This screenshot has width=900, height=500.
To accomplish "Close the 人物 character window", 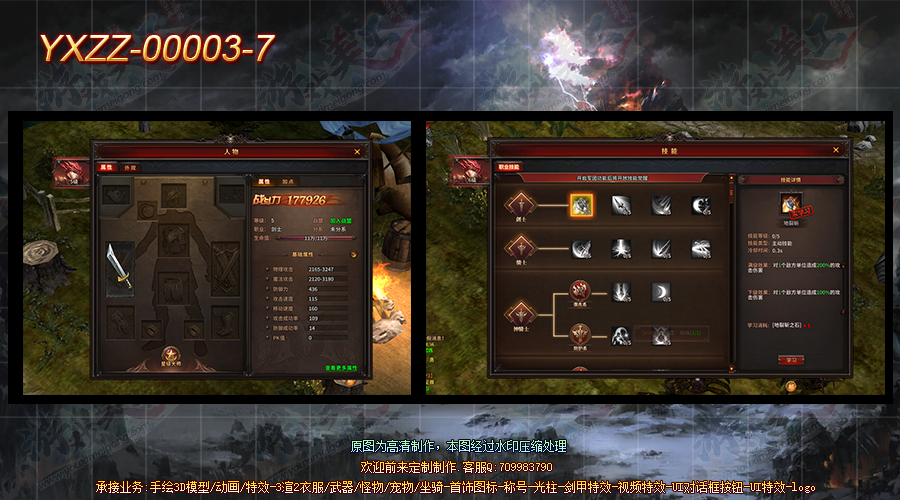I will [x=357, y=152].
